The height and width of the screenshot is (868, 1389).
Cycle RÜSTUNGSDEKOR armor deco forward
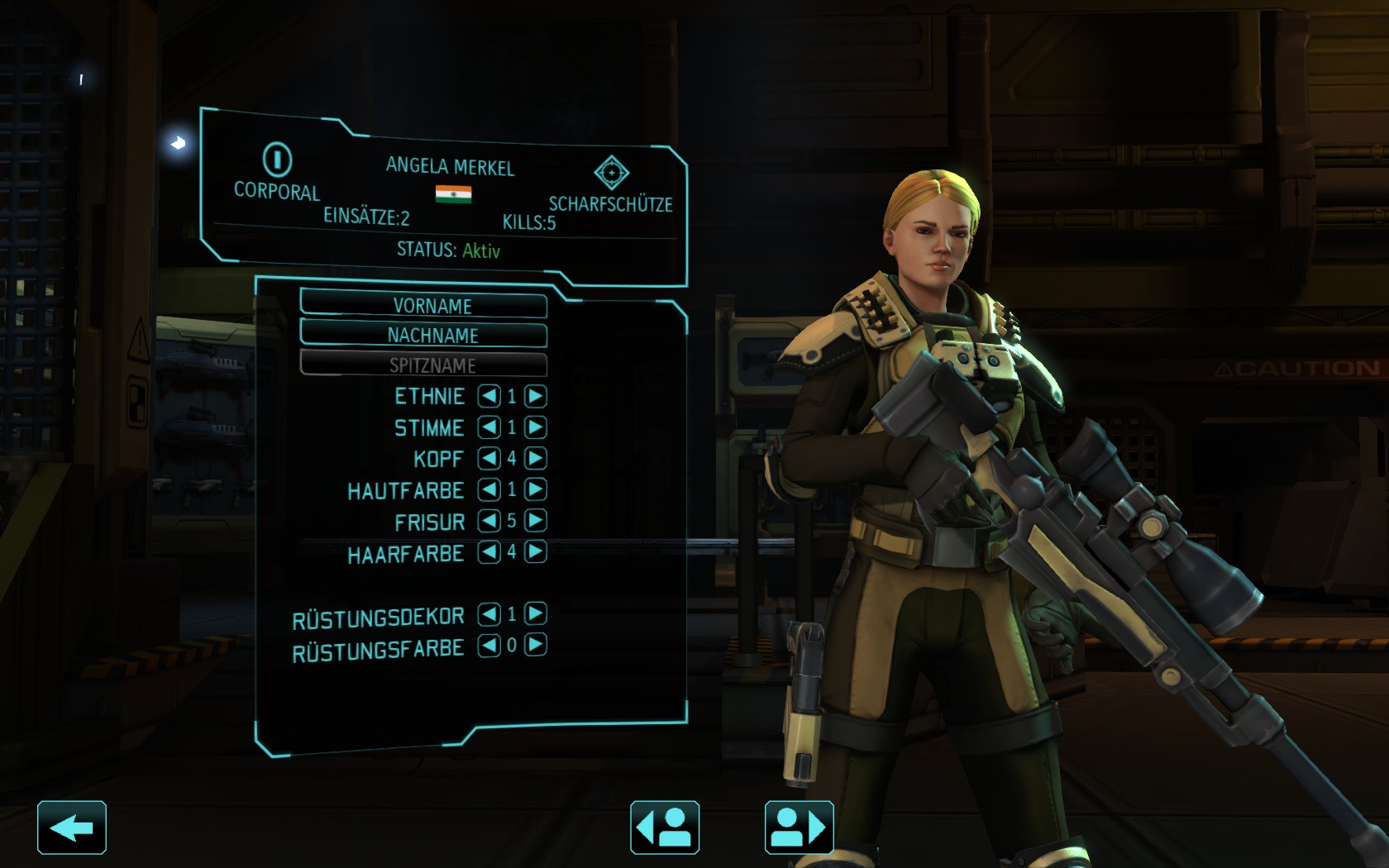click(x=536, y=613)
